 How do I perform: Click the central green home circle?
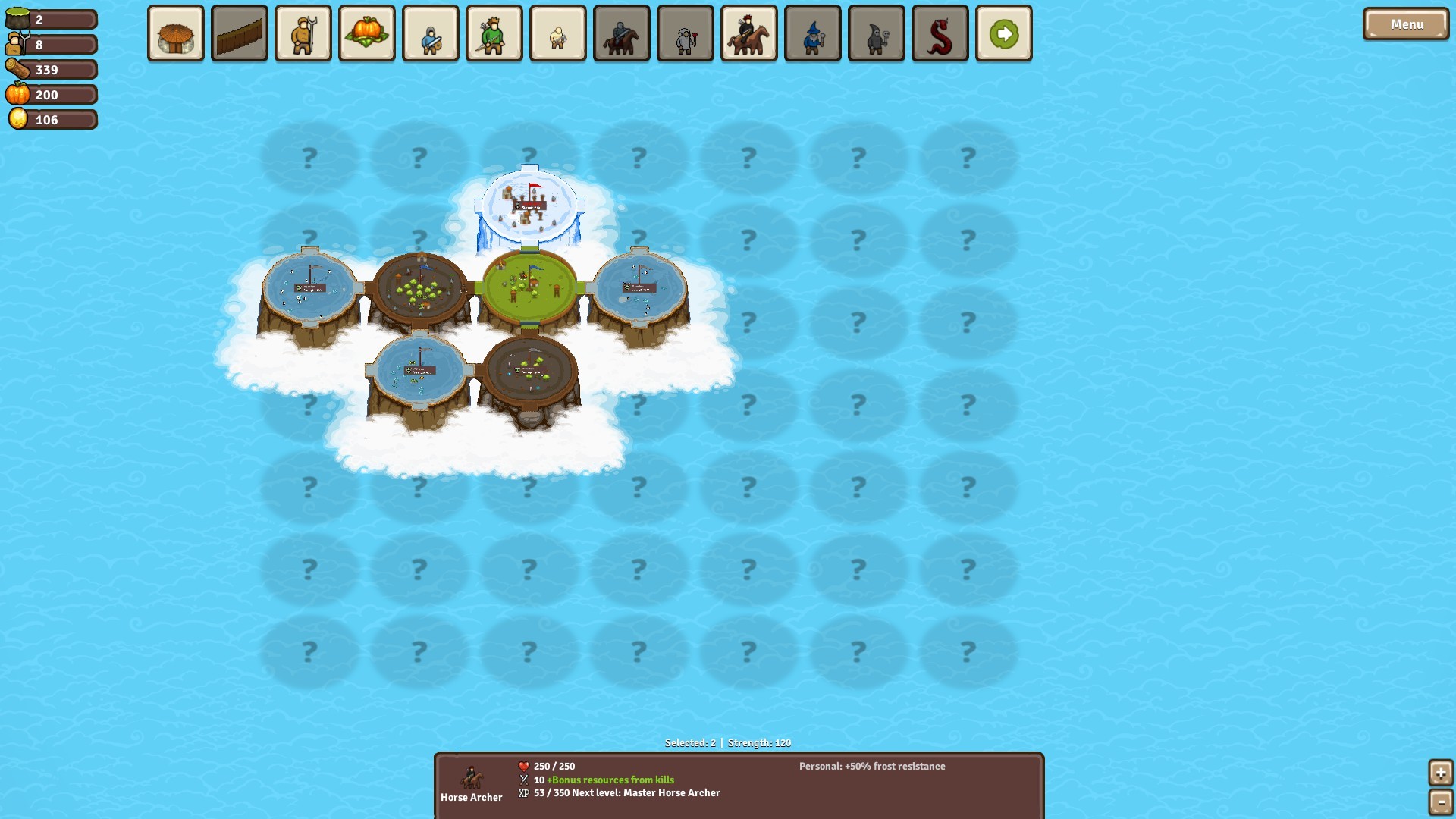click(x=529, y=288)
